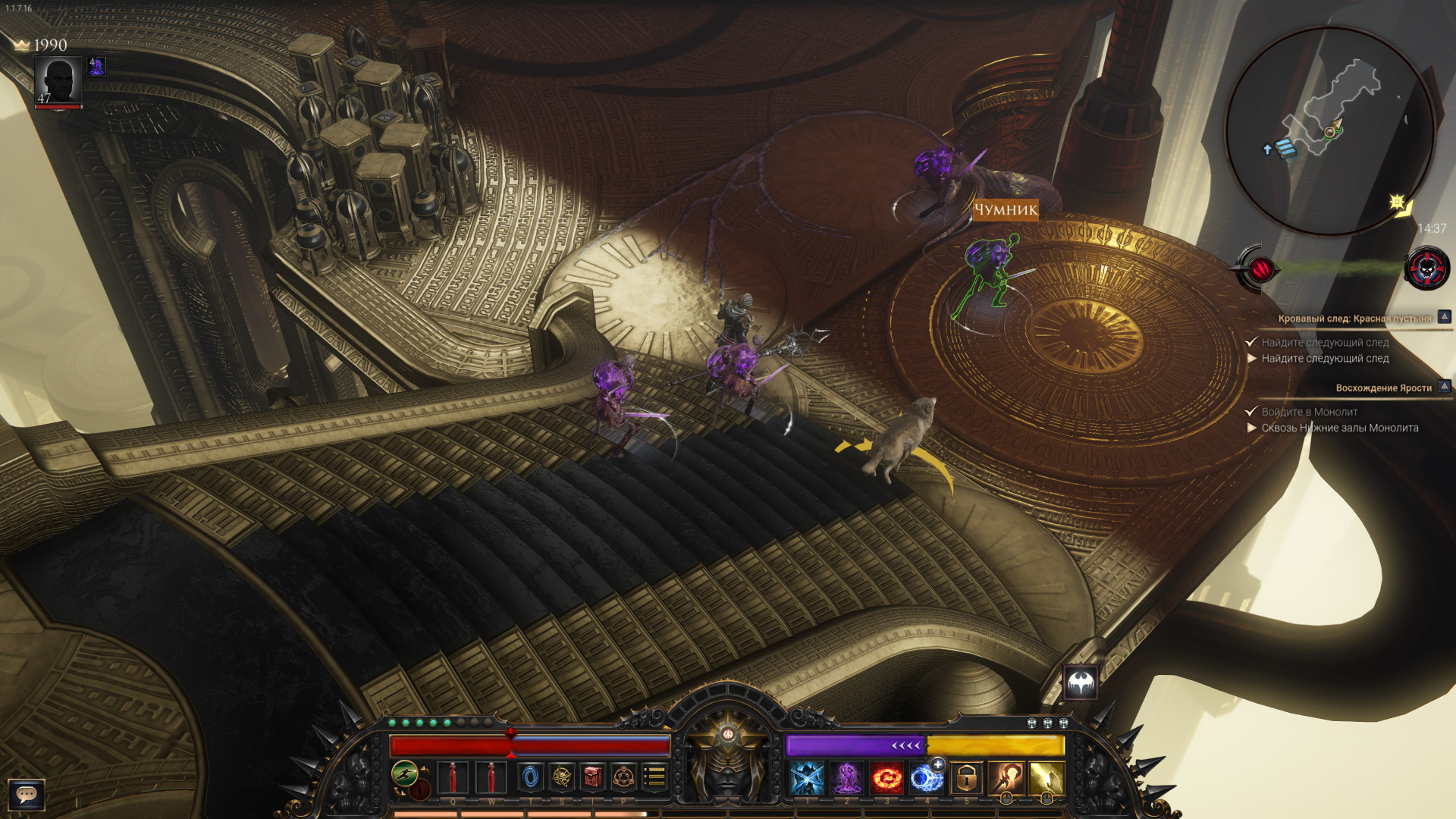Open the circular minimap

(1329, 130)
